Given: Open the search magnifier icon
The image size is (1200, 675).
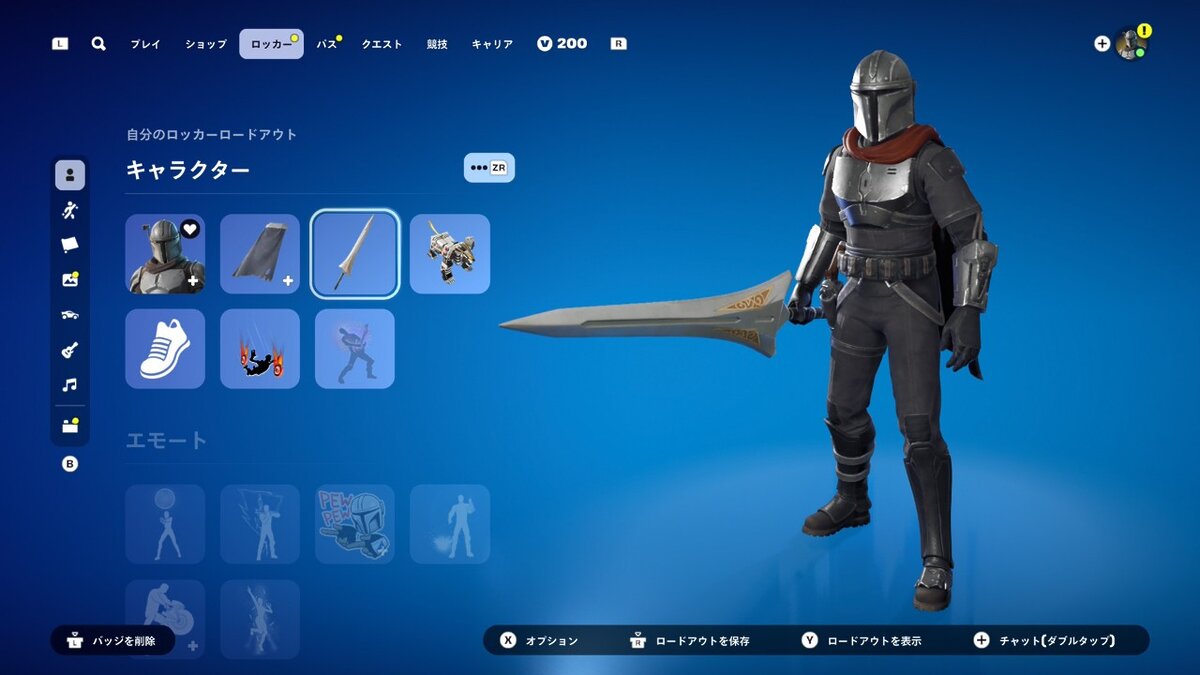Looking at the screenshot, I should click(98, 44).
